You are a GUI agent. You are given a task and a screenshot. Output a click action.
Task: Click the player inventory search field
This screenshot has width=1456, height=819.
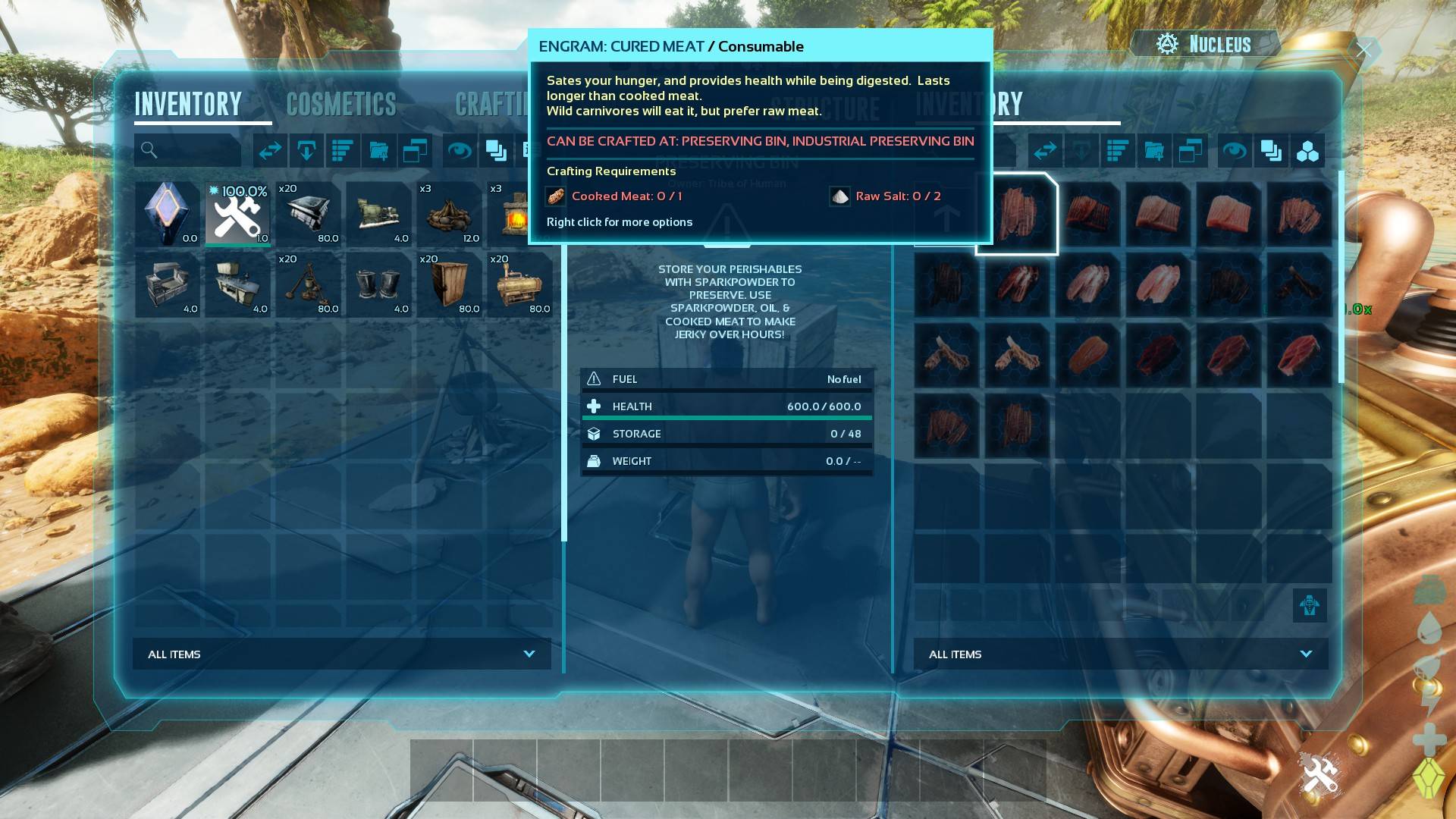tap(188, 150)
